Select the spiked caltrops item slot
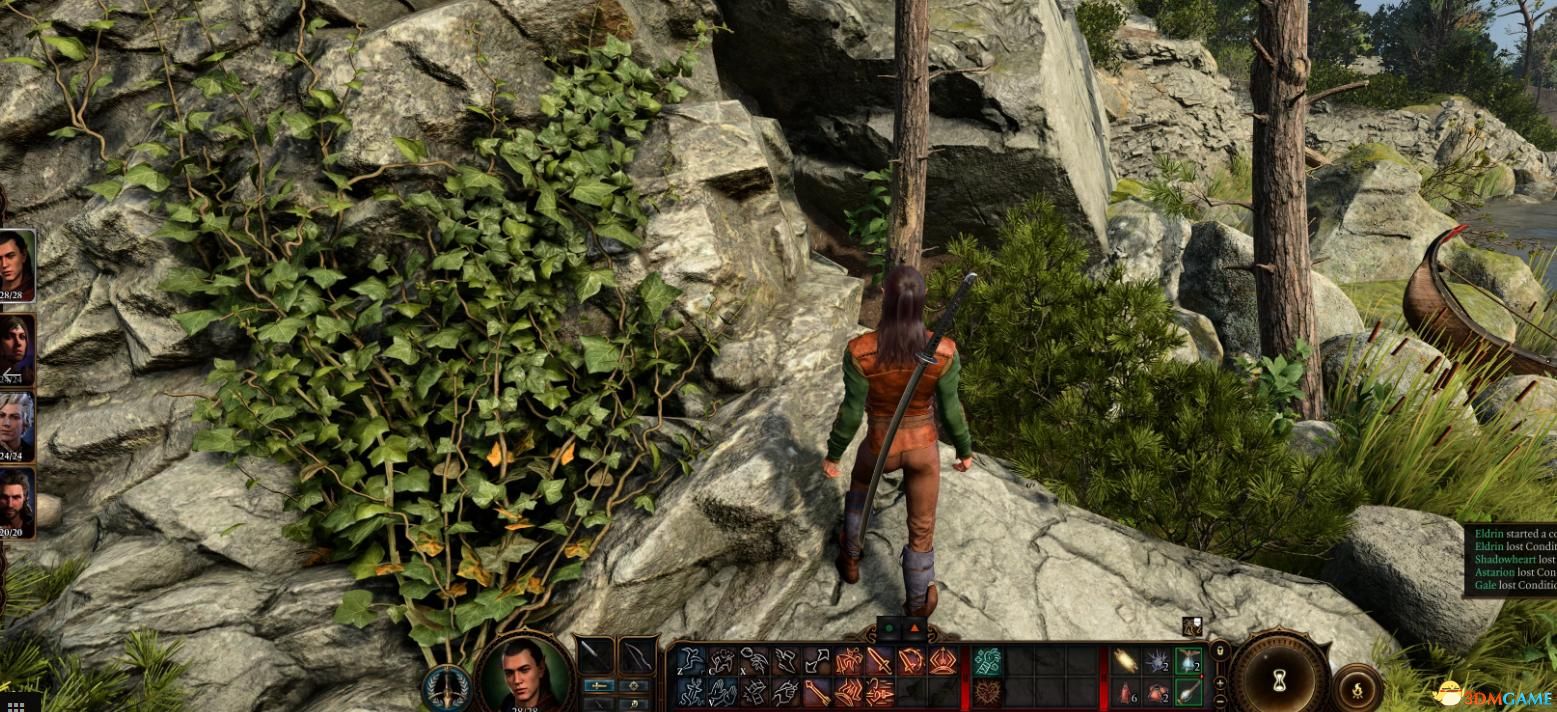The height and width of the screenshot is (712, 1557). coord(1156,660)
